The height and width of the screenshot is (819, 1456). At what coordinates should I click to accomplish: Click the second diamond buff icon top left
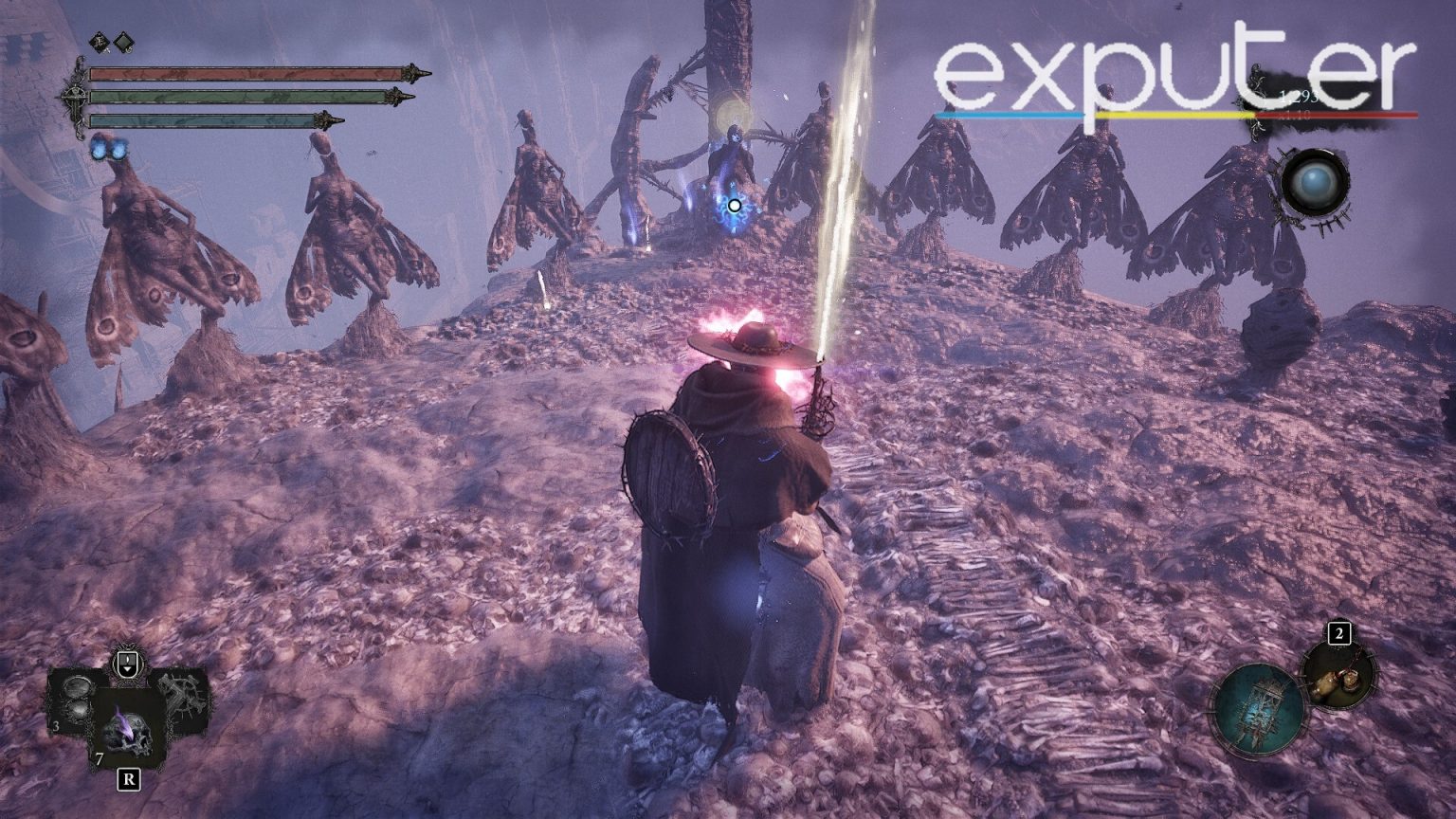[122, 42]
